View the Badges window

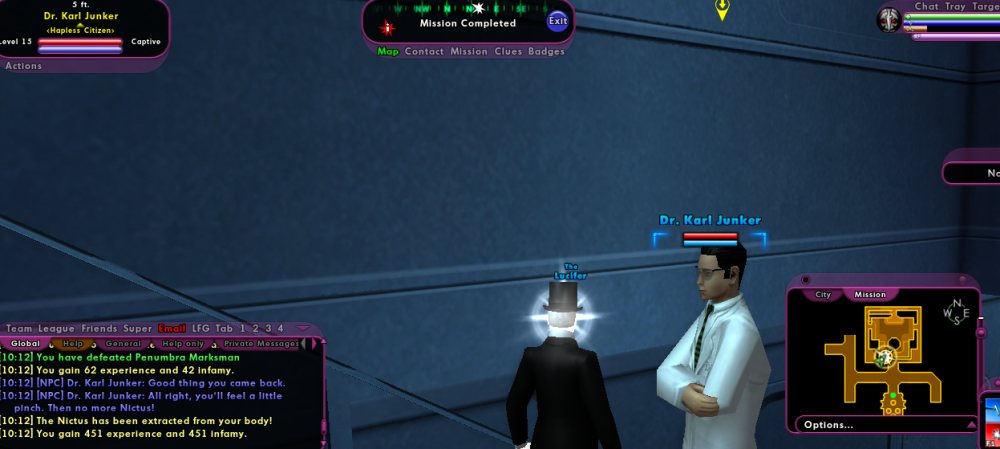pyautogui.click(x=546, y=51)
